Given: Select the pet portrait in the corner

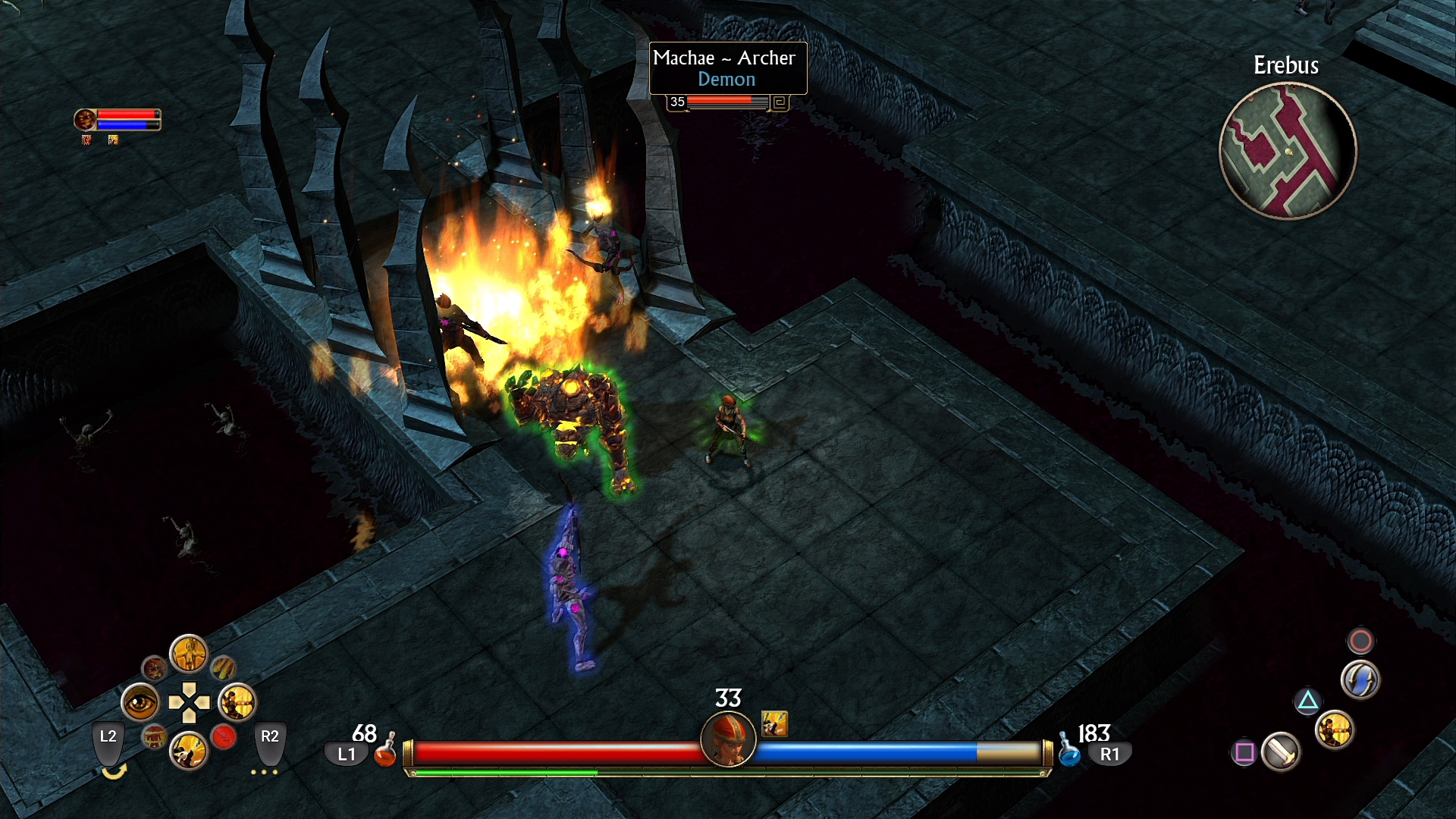Looking at the screenshot, I should point(85,119).
